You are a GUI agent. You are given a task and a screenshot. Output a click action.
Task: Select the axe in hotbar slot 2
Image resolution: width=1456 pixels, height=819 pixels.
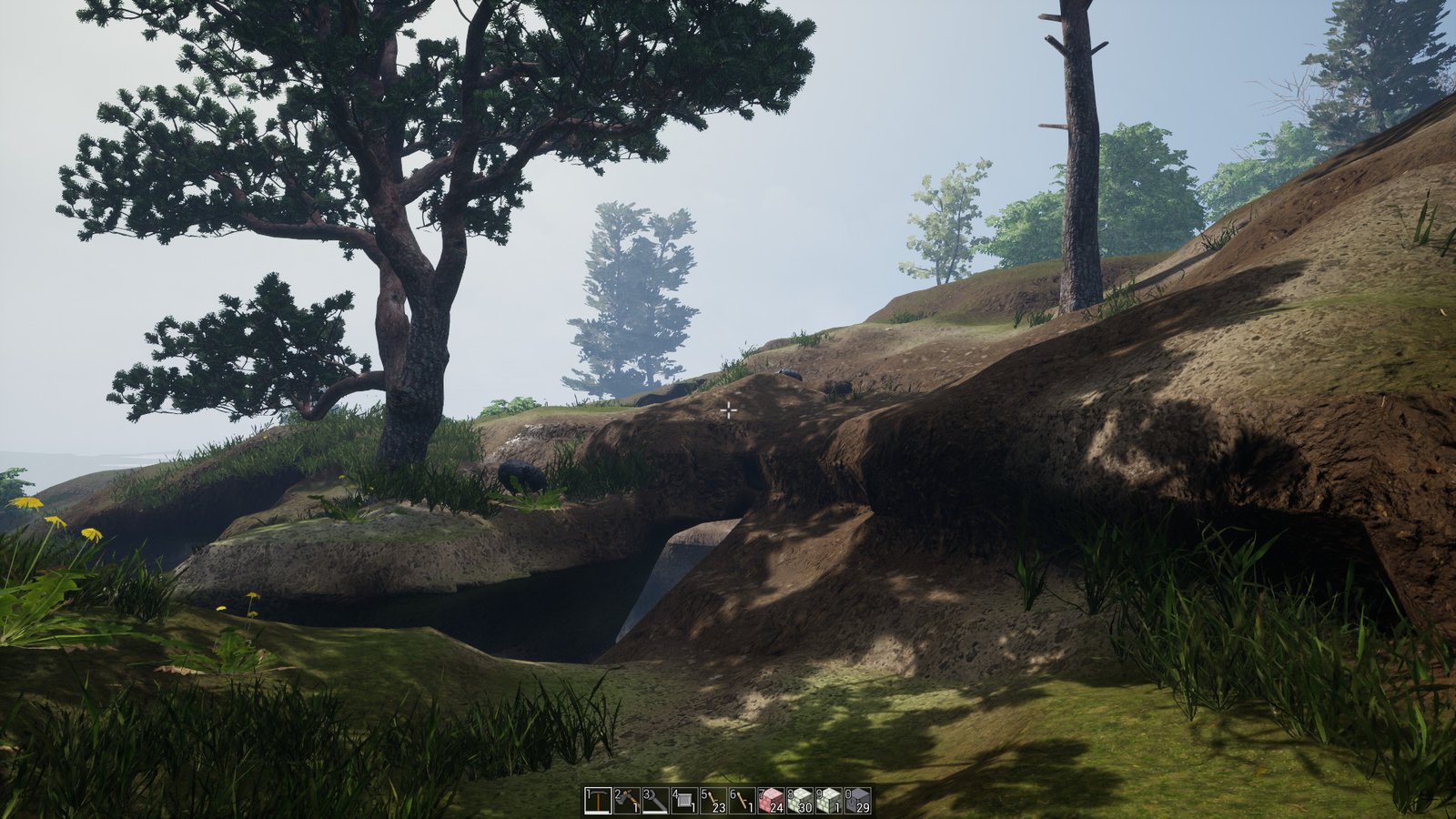click(x=629, y=801)
